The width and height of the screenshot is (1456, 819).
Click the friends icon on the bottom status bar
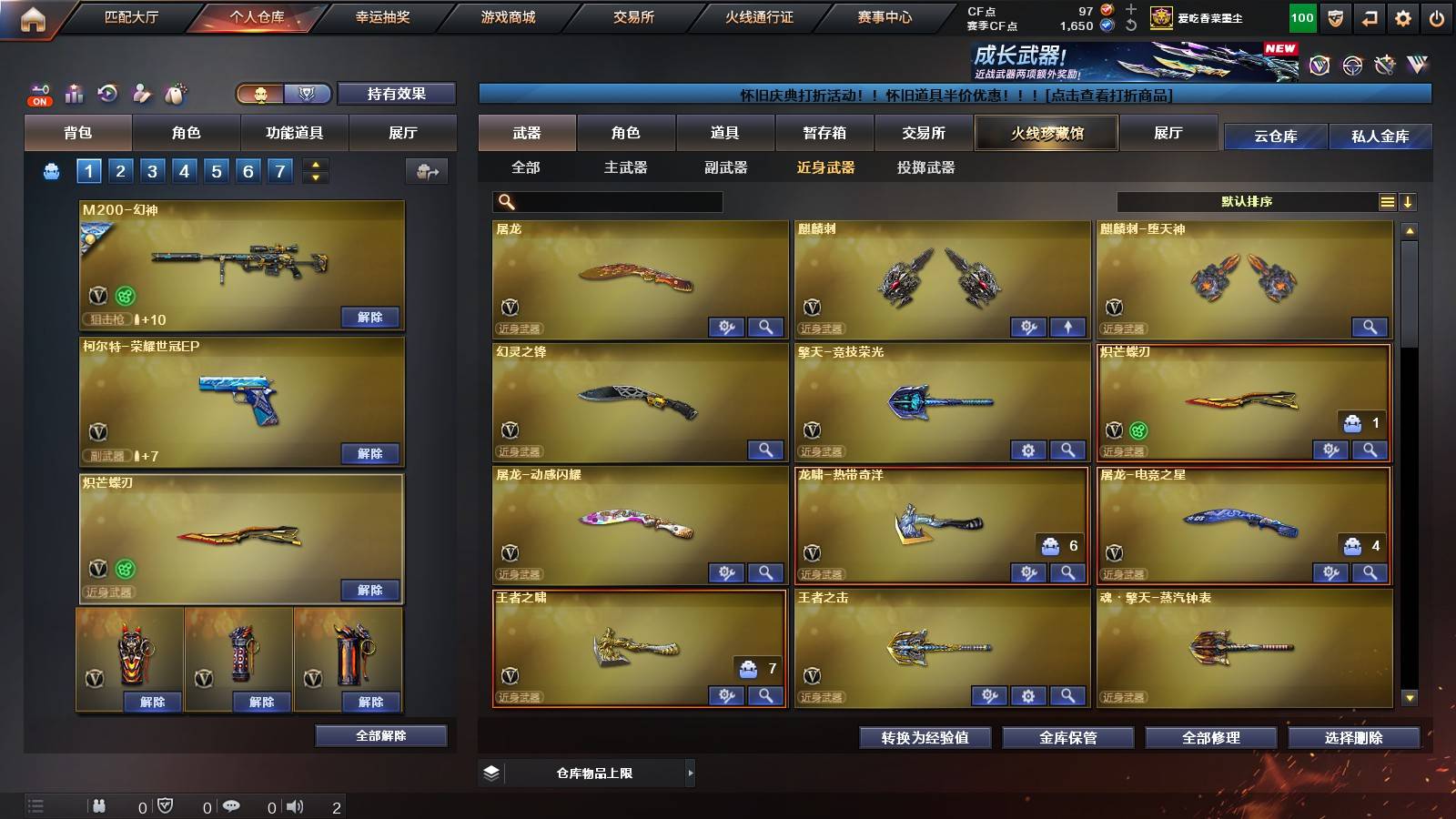pyautogui.click(x=99, y=805)
